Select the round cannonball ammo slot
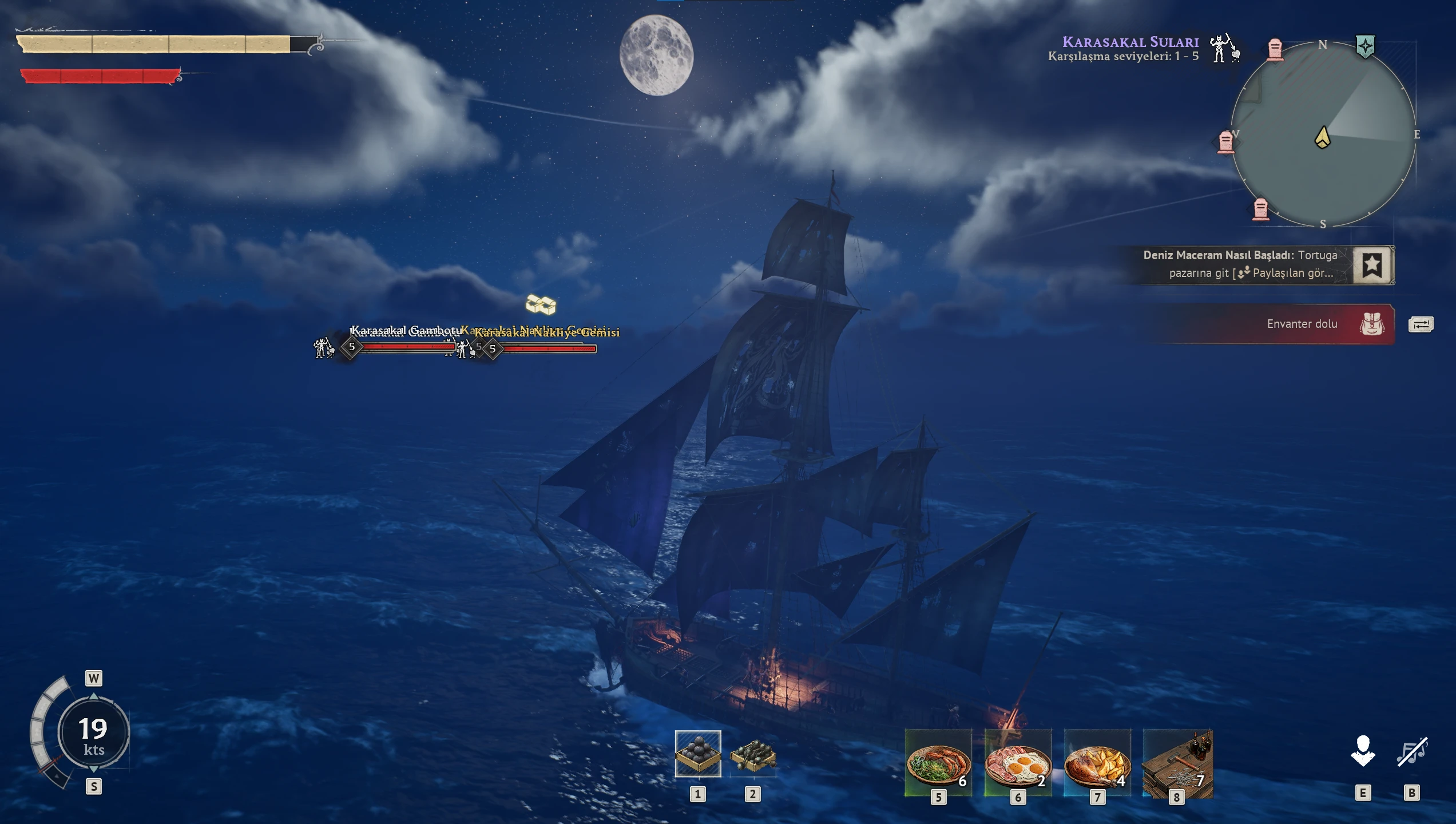The image size is (1456, 824). (x=697, y=754)
